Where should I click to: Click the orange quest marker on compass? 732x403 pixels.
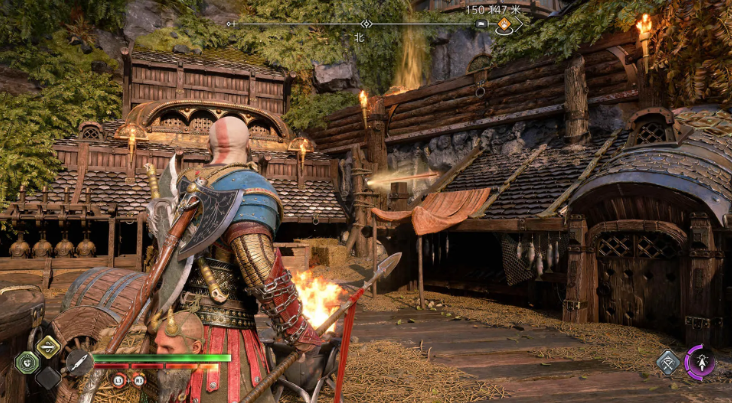click(x=503, y=24)
